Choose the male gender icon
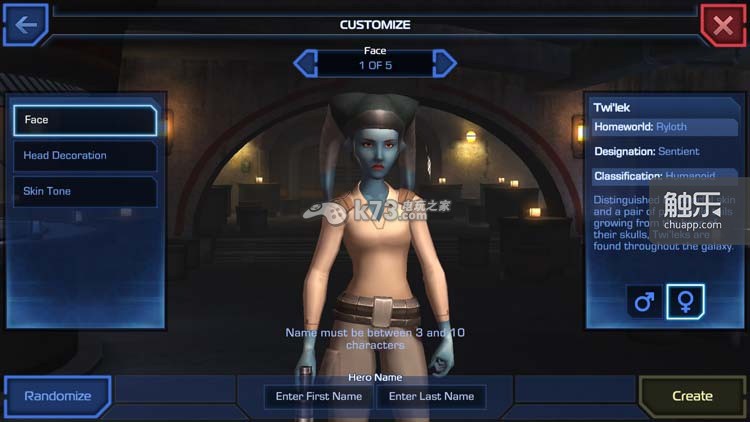This screenshot has width=750, height=422. (644, 301)
